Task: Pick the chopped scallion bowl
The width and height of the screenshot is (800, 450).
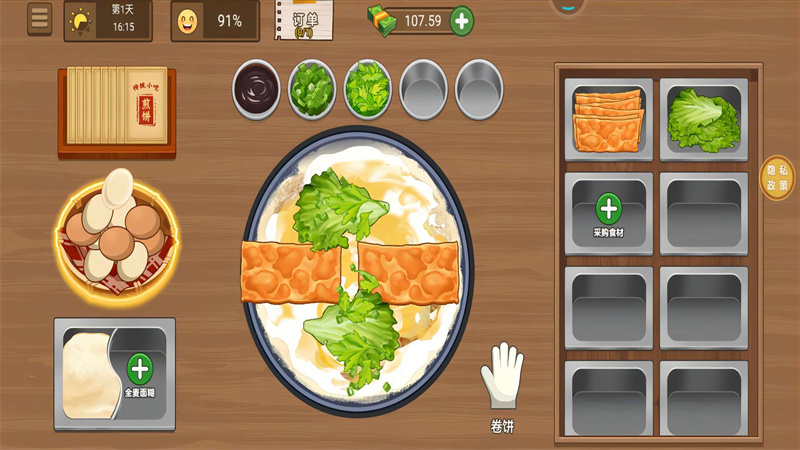Action: [312, 89]
